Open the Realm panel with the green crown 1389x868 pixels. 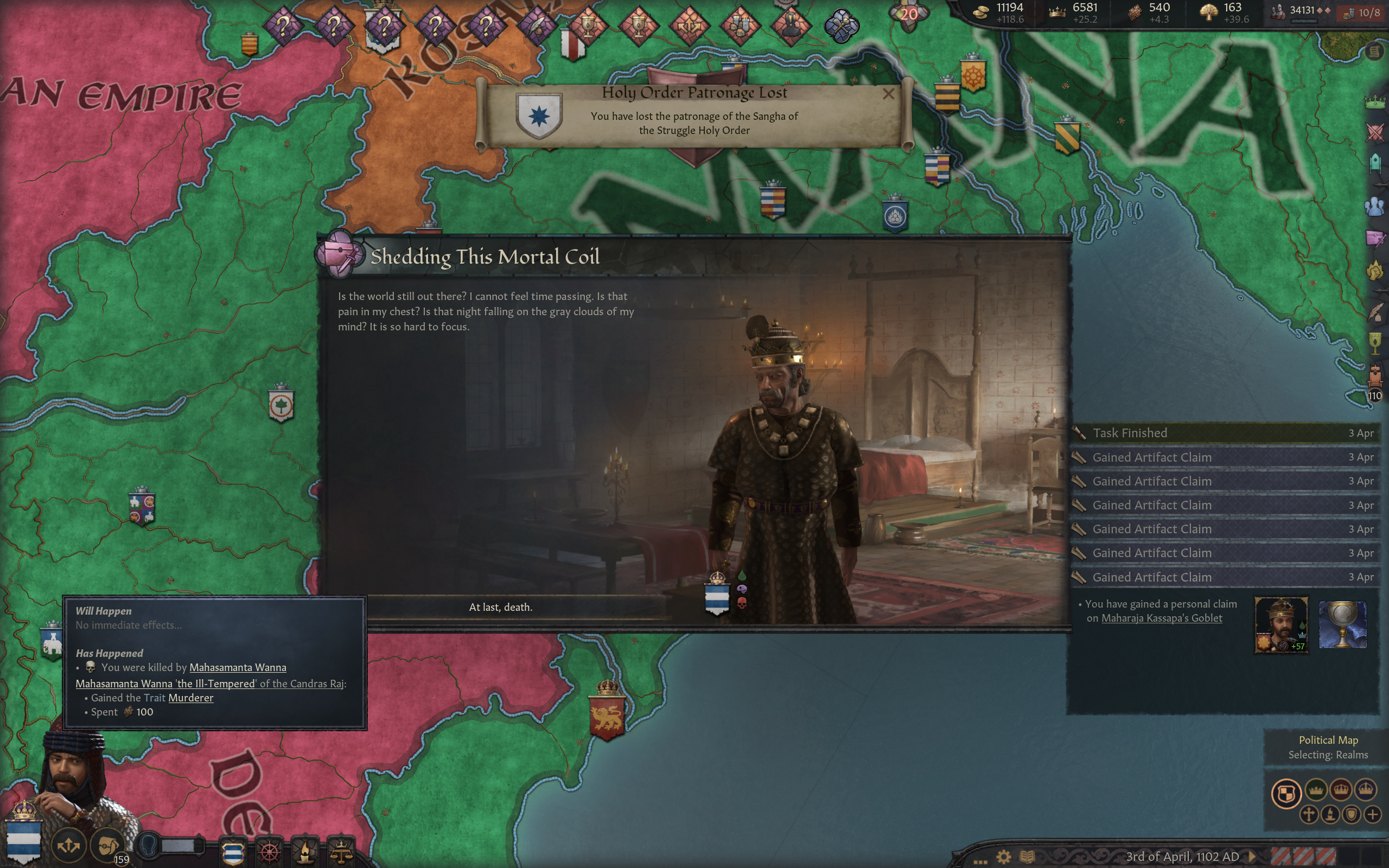point(1375,103)
